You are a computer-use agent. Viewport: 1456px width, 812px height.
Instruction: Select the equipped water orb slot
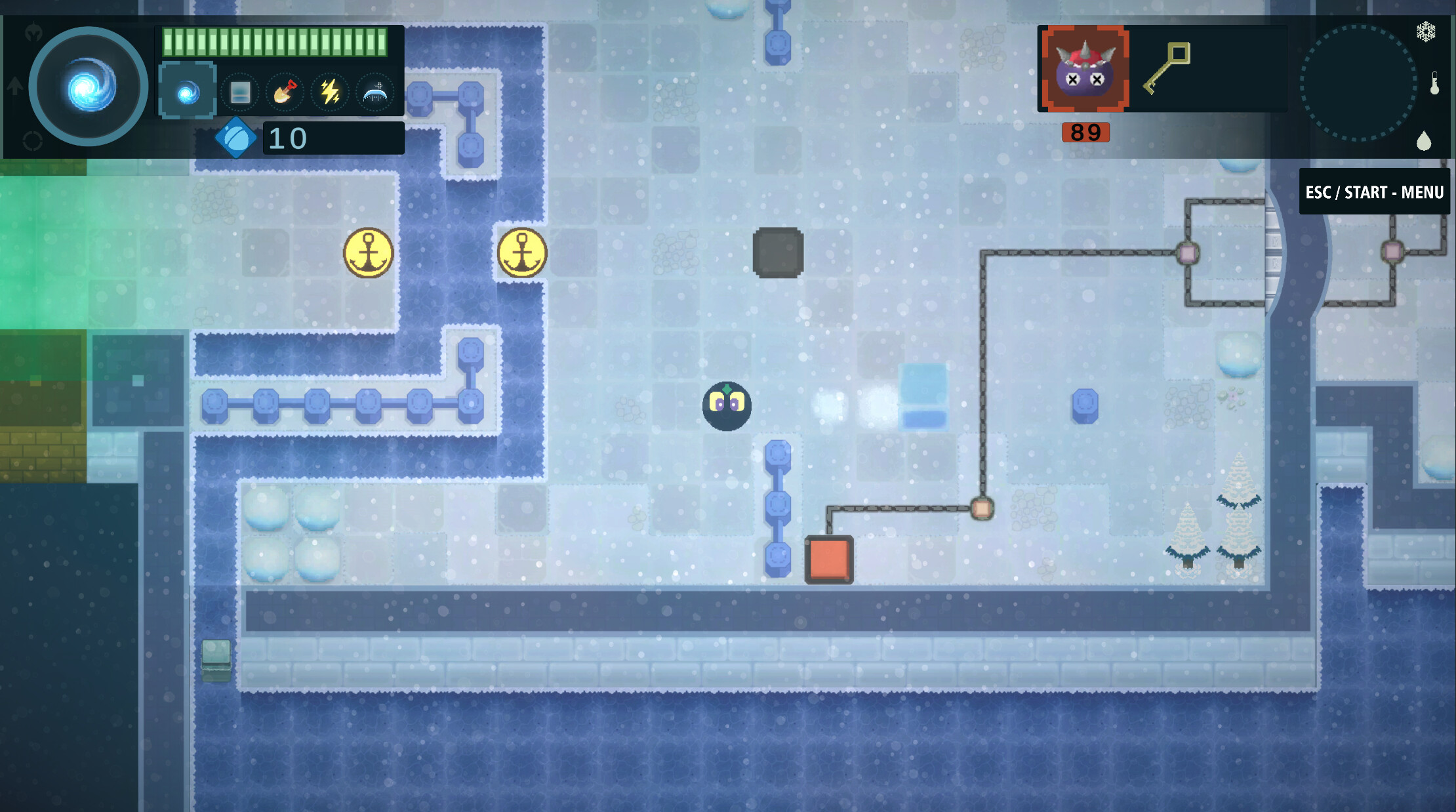click(187, 91)
